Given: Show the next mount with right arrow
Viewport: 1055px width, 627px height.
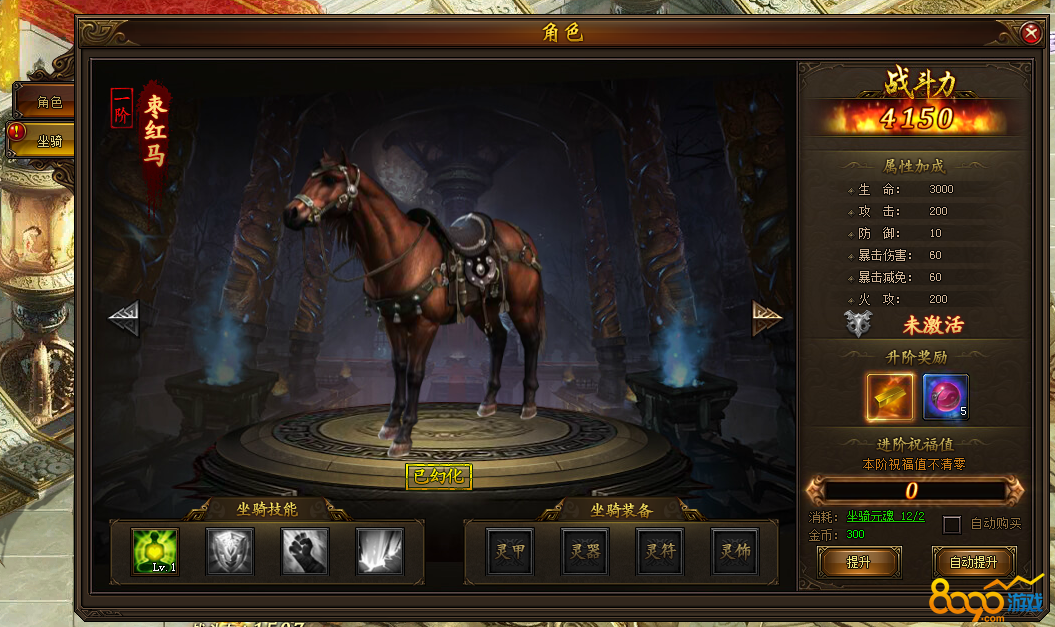Looking at the screenshot, I should [767, 318].
